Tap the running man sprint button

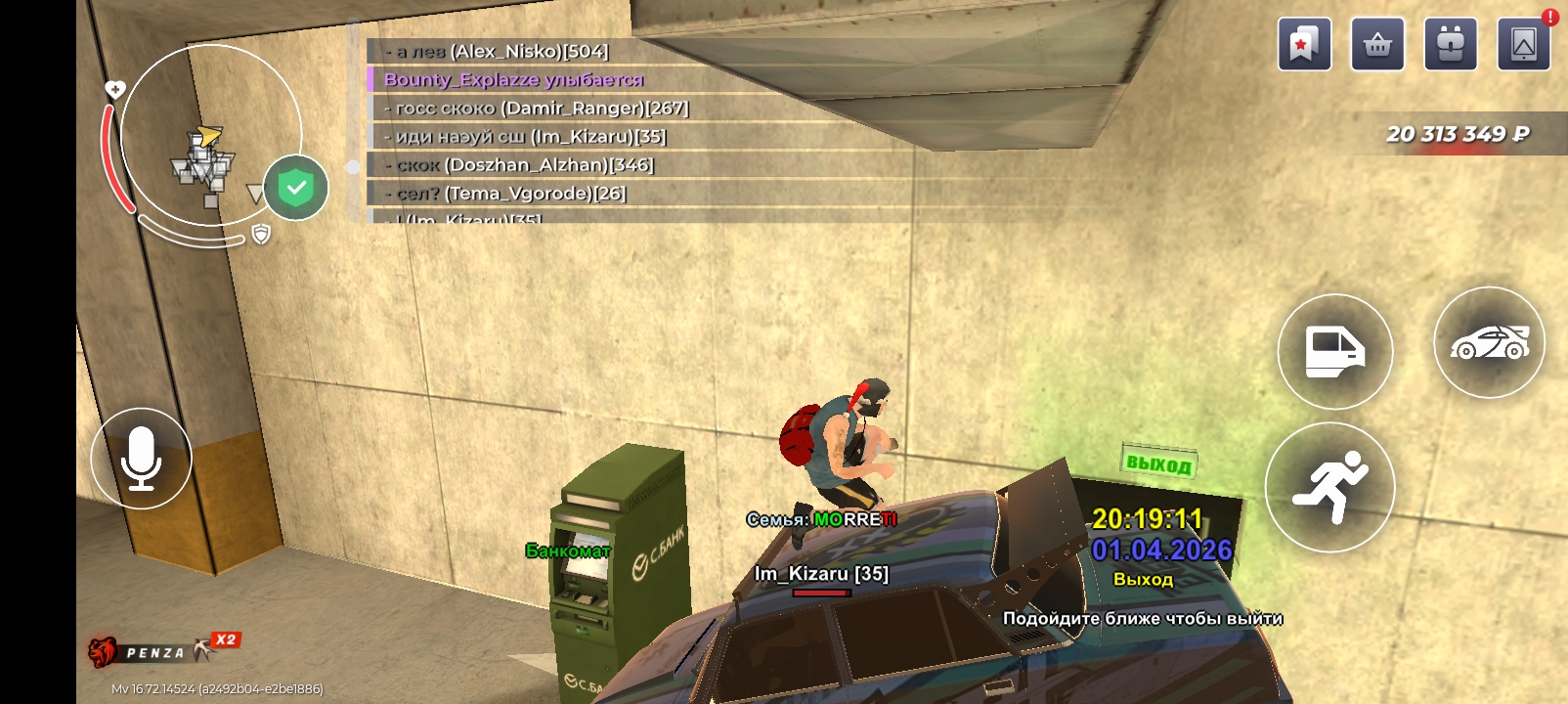point(1329,487)
